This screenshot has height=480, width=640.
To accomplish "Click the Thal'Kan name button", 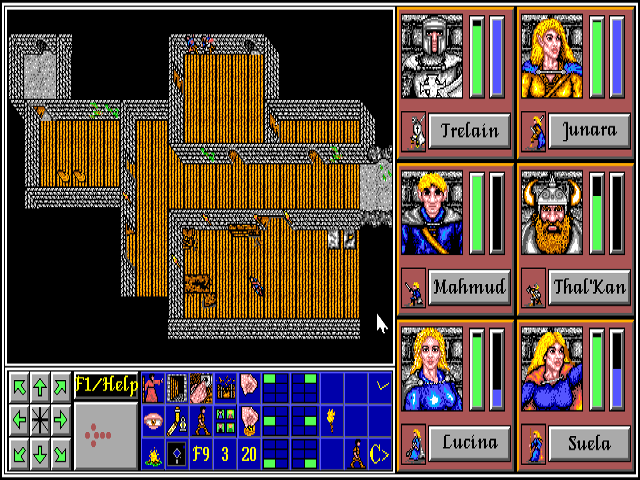I will click(589, 288).
